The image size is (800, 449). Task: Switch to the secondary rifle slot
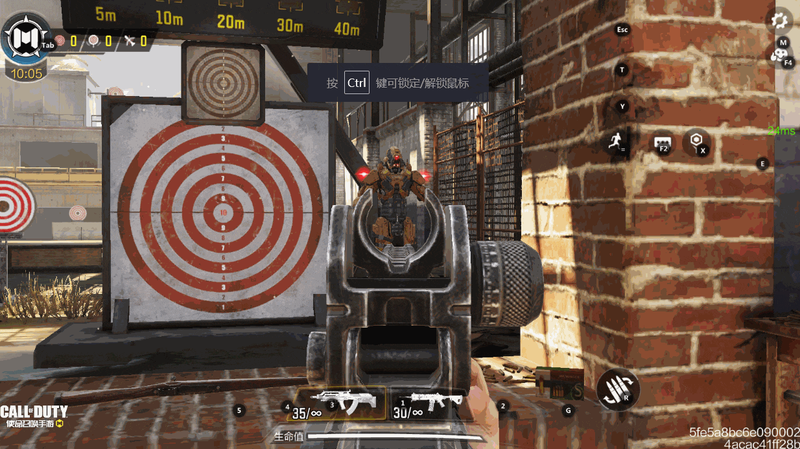(x=427, y=402)
